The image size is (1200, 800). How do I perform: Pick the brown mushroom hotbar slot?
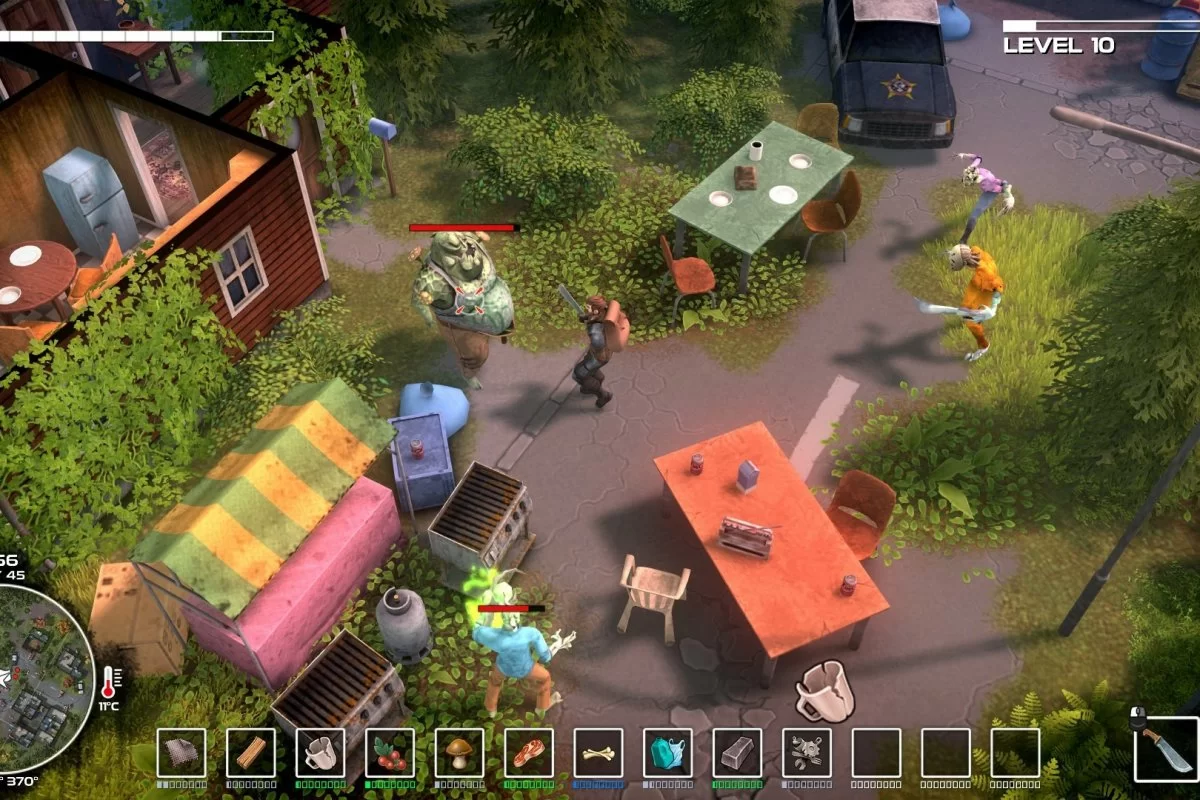click(x=459, y=753)
